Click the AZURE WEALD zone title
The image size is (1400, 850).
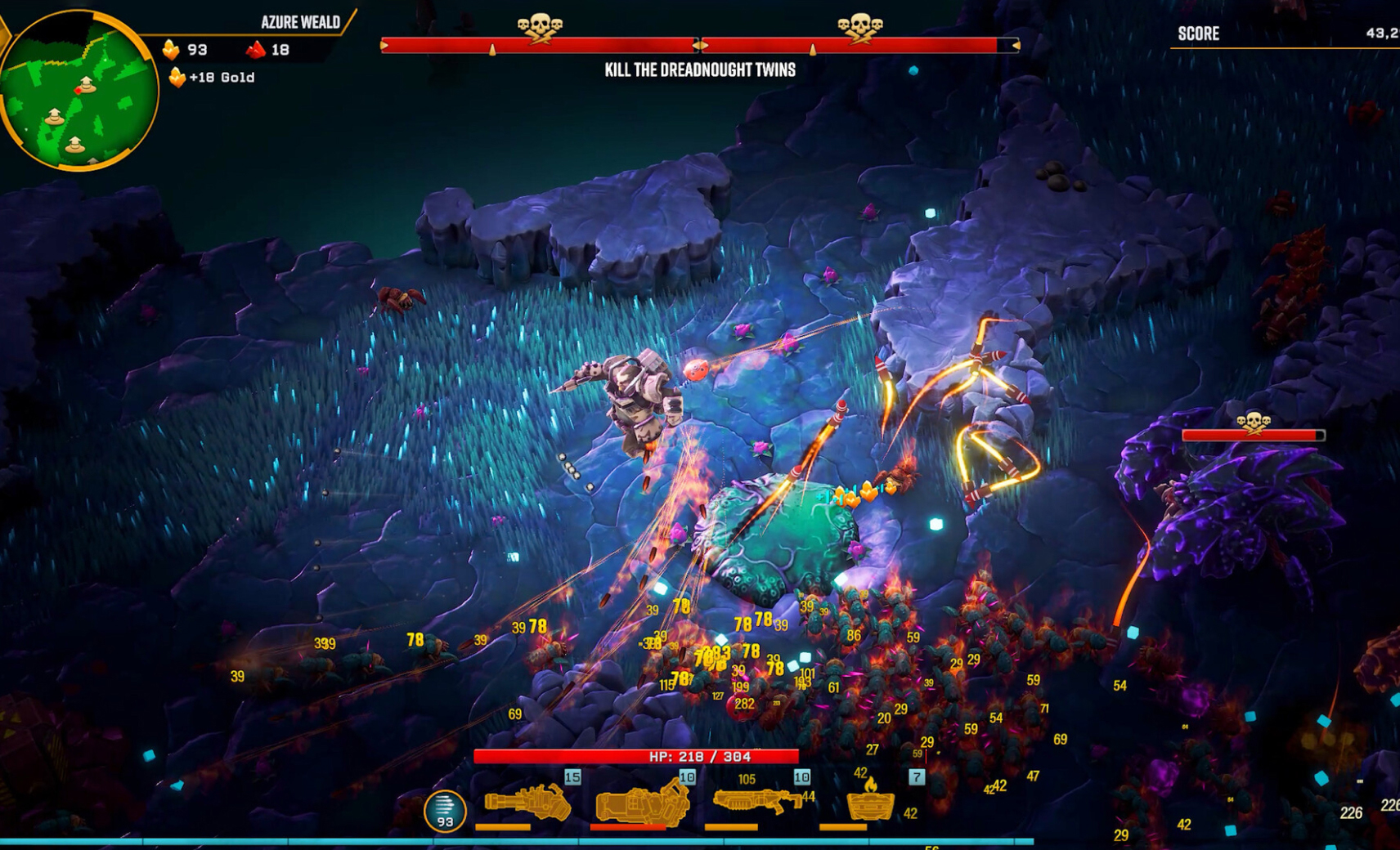(300, 23)
